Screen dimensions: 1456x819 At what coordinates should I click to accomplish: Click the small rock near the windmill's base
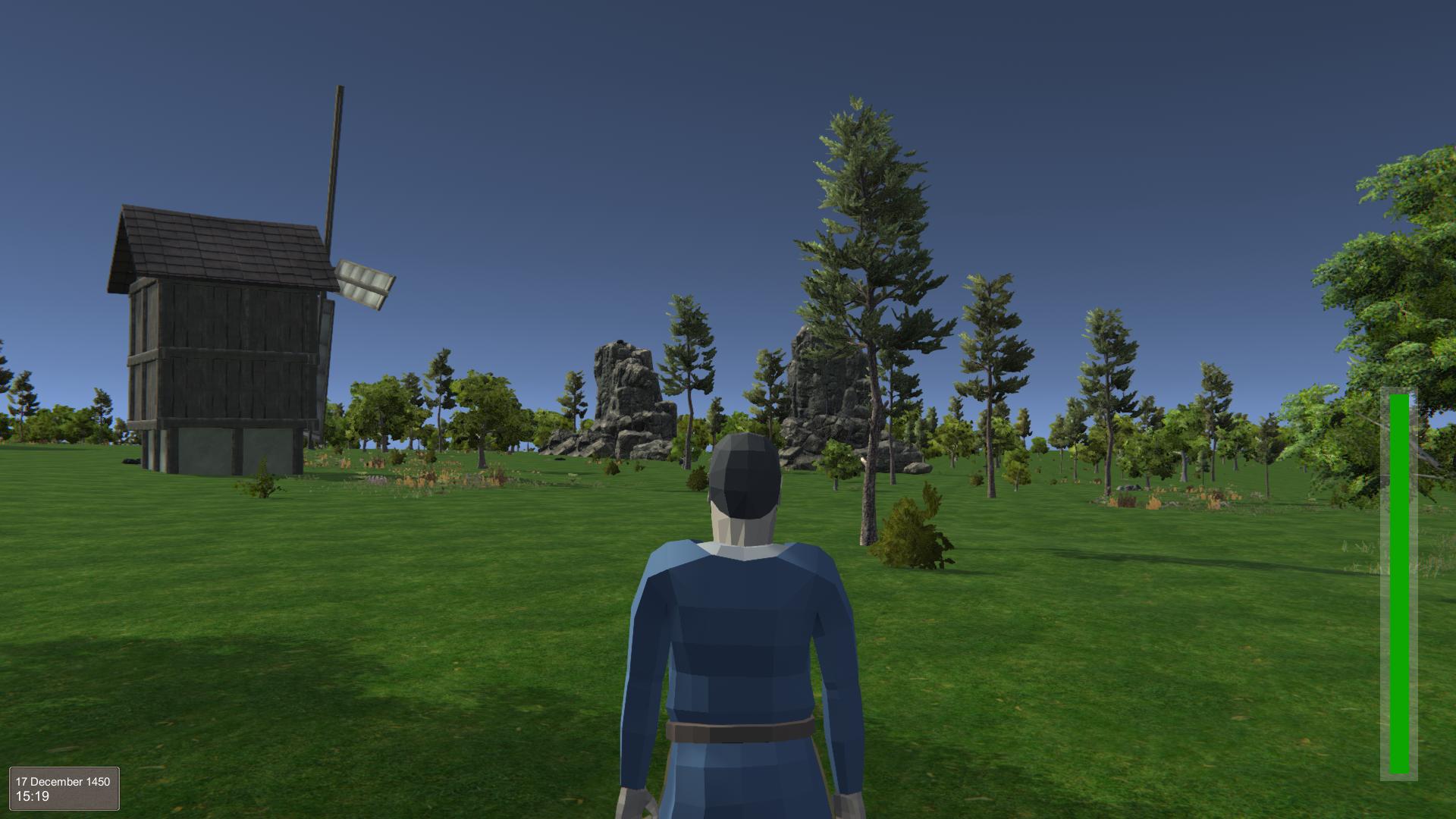coord(130,461)
